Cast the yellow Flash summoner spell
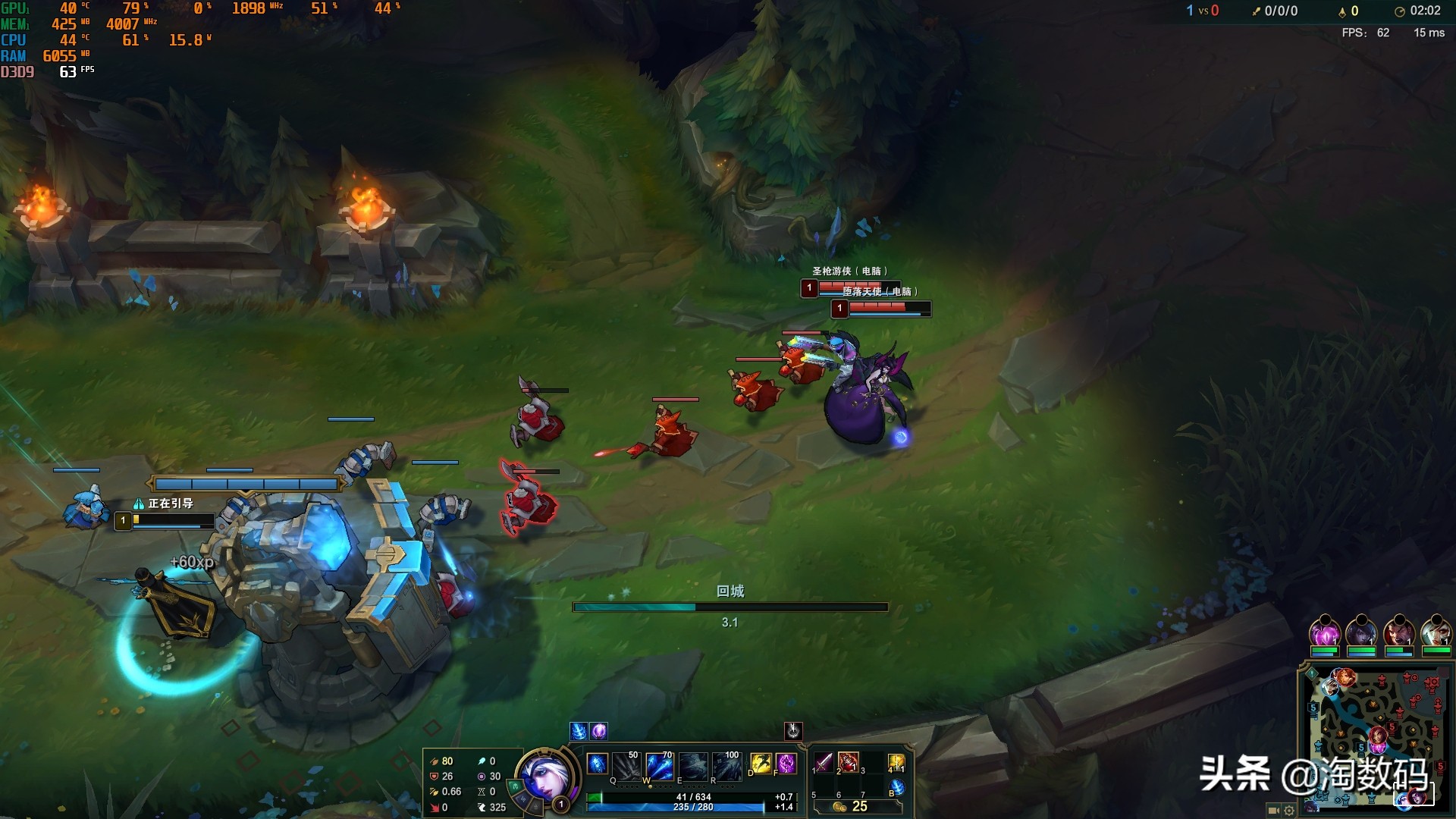The height and width of the screenshot is (819, 1456). [x=761, y=764]
